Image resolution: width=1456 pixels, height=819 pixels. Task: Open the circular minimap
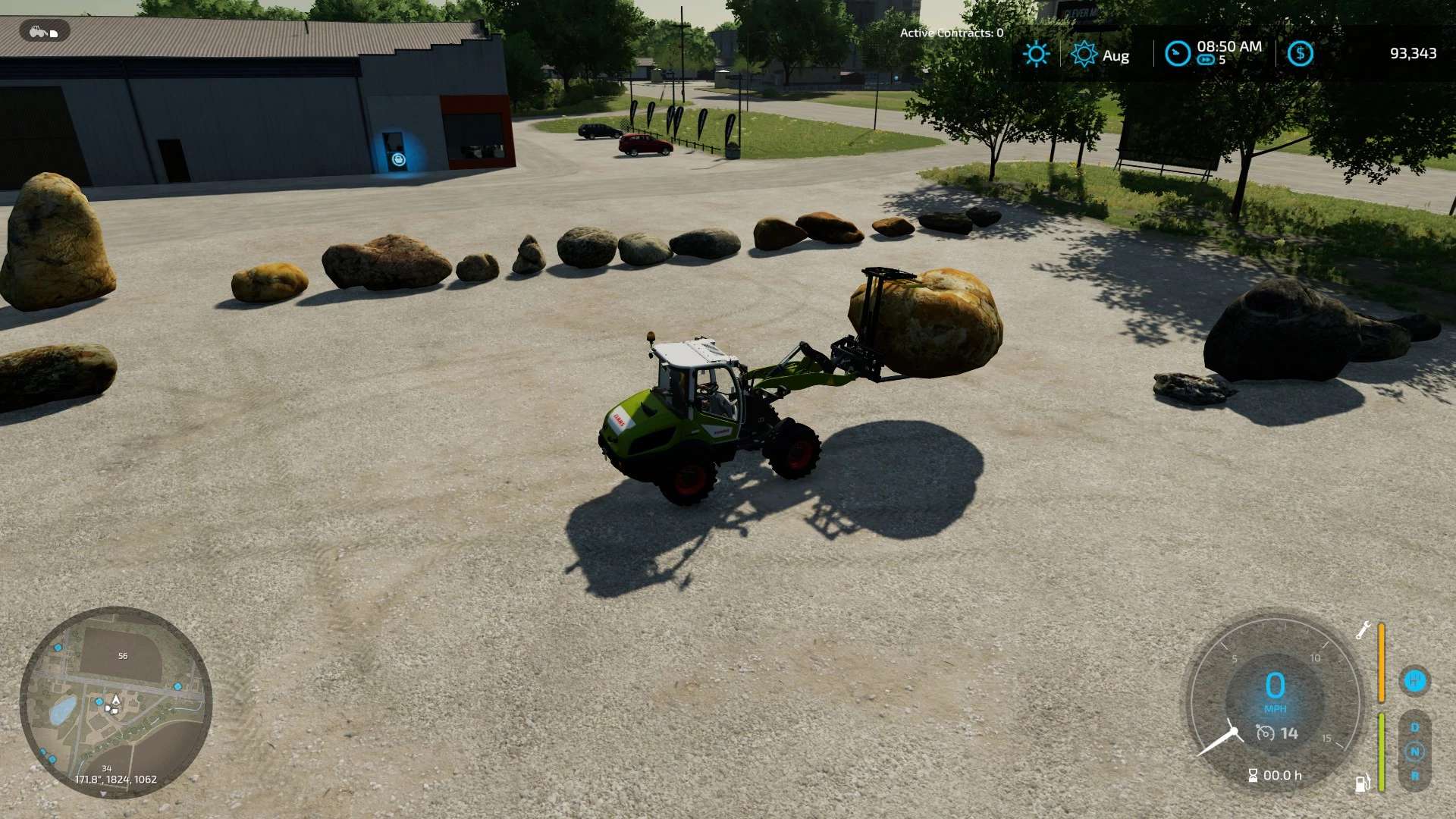[115, 702]
